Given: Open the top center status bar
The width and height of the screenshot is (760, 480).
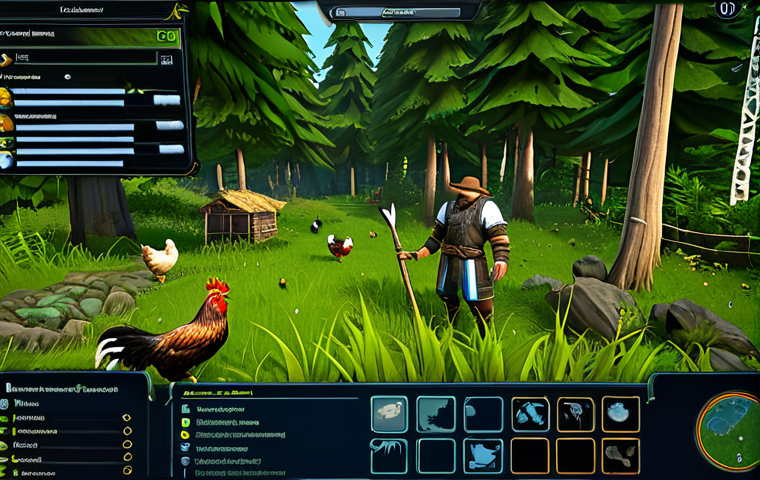Looking at the screenshot, I should click(x=400, y=12).
